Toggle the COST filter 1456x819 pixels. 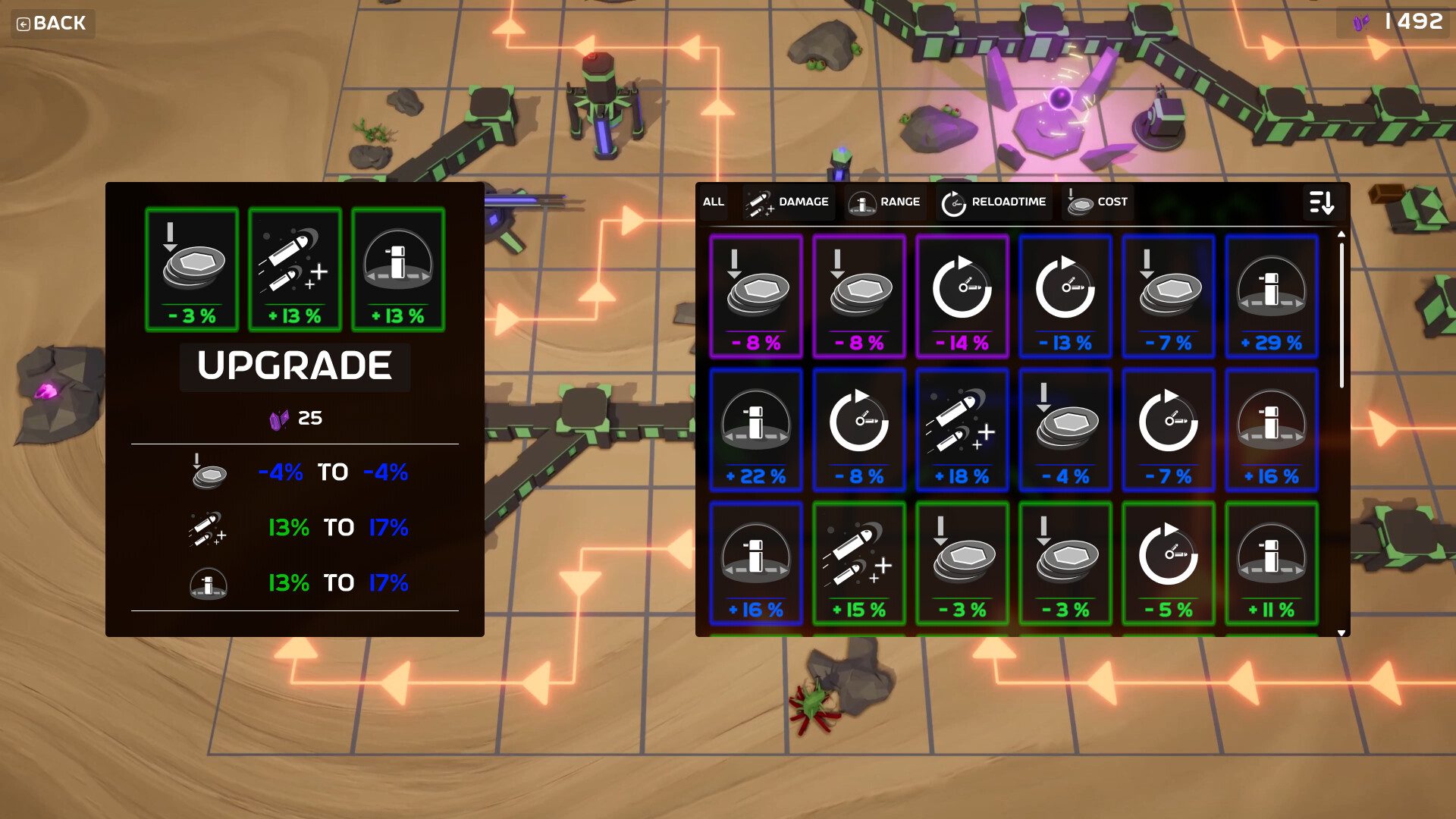(1097, 202)
